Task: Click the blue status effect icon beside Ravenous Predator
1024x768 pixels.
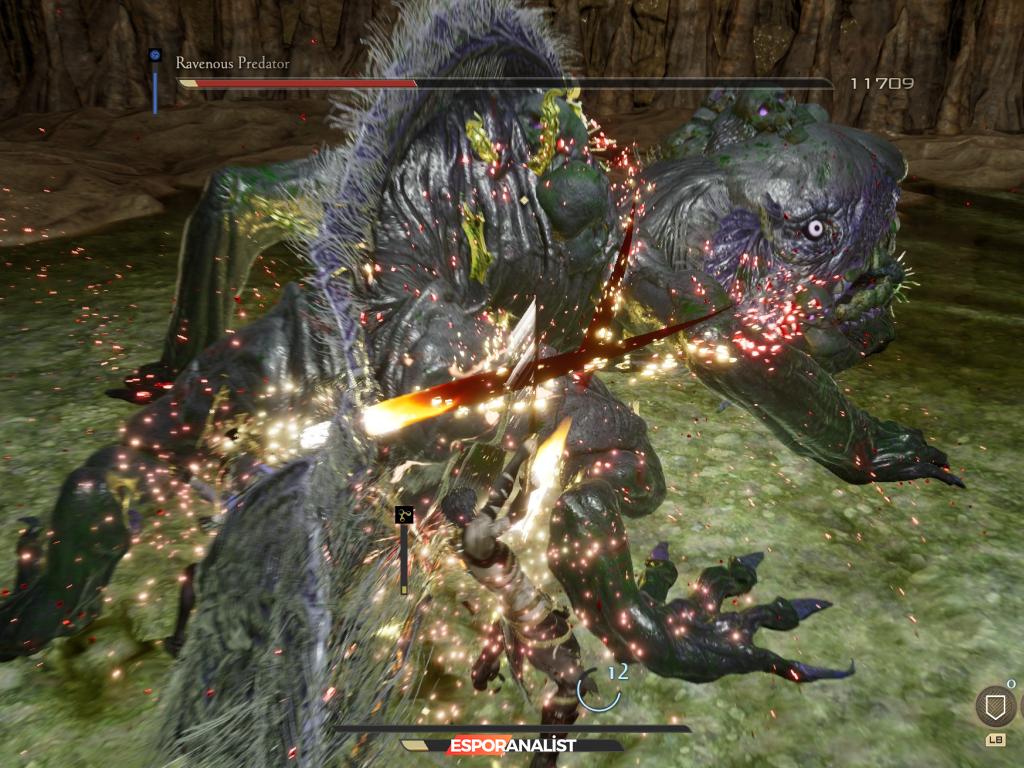Action: tap(155, 56)
